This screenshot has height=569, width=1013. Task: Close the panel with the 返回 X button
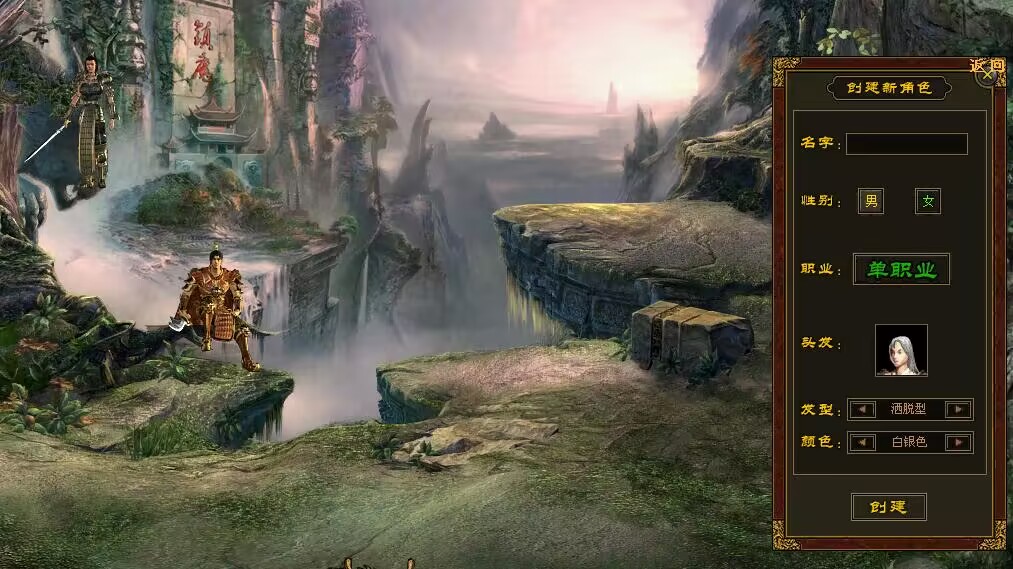point(989,71)
